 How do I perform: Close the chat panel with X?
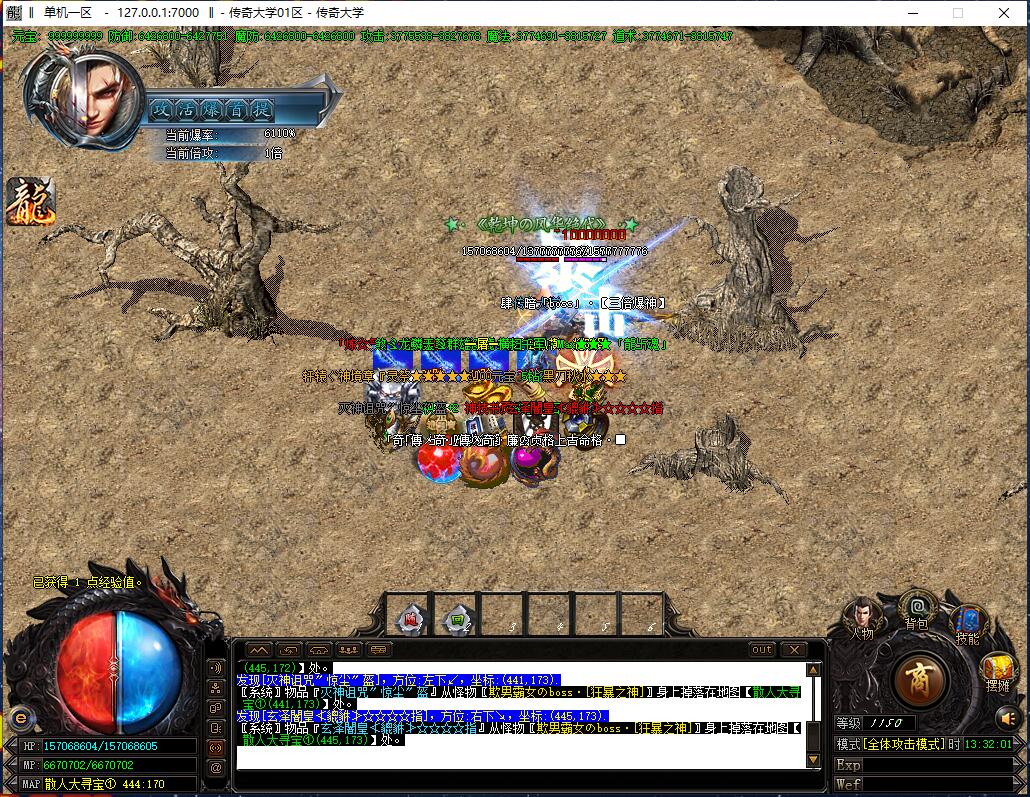pyautogui.click(x=793, y=650)
